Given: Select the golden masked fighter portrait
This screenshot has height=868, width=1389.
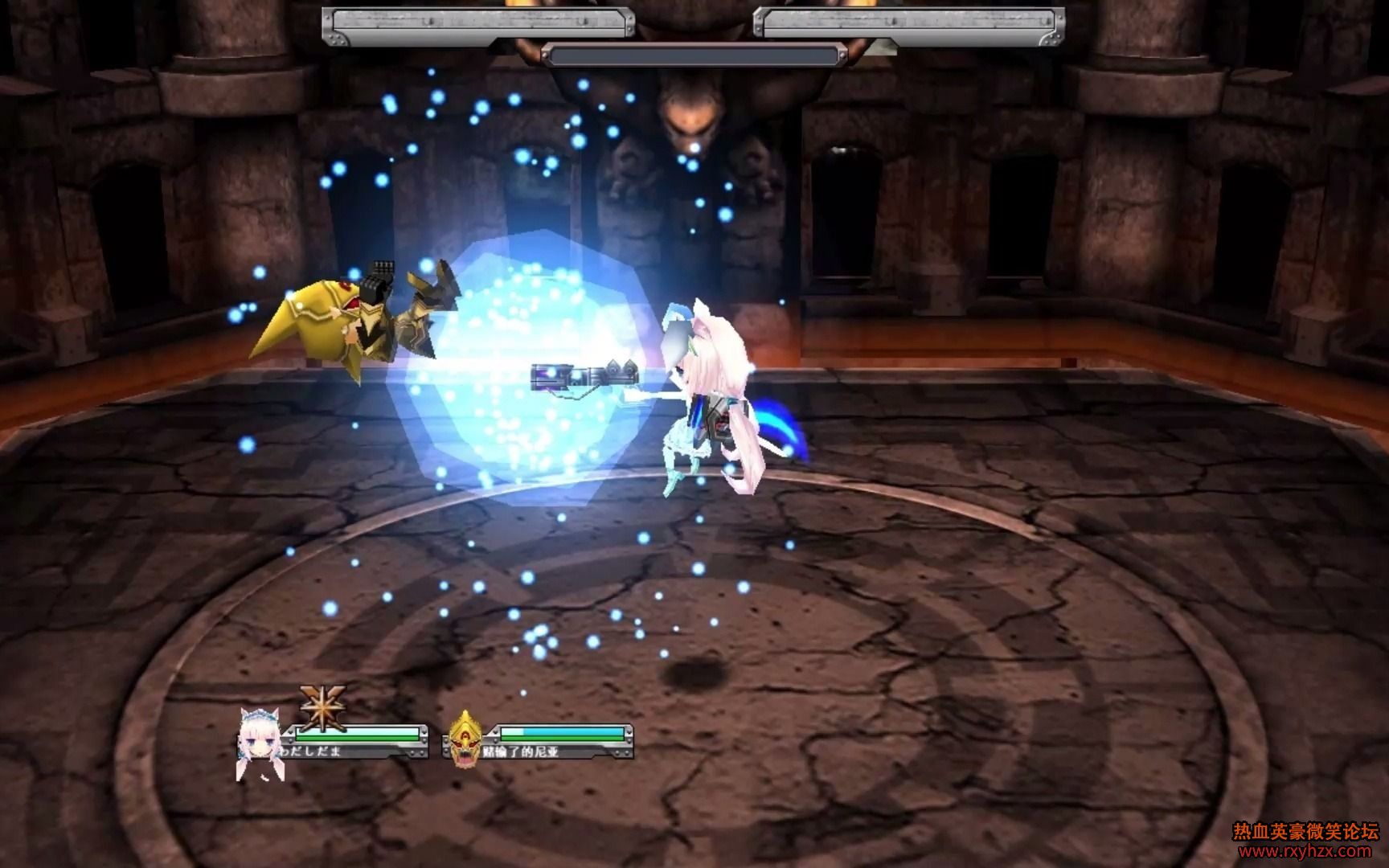Looking at the screenshot, I should [x=465, y=738].
